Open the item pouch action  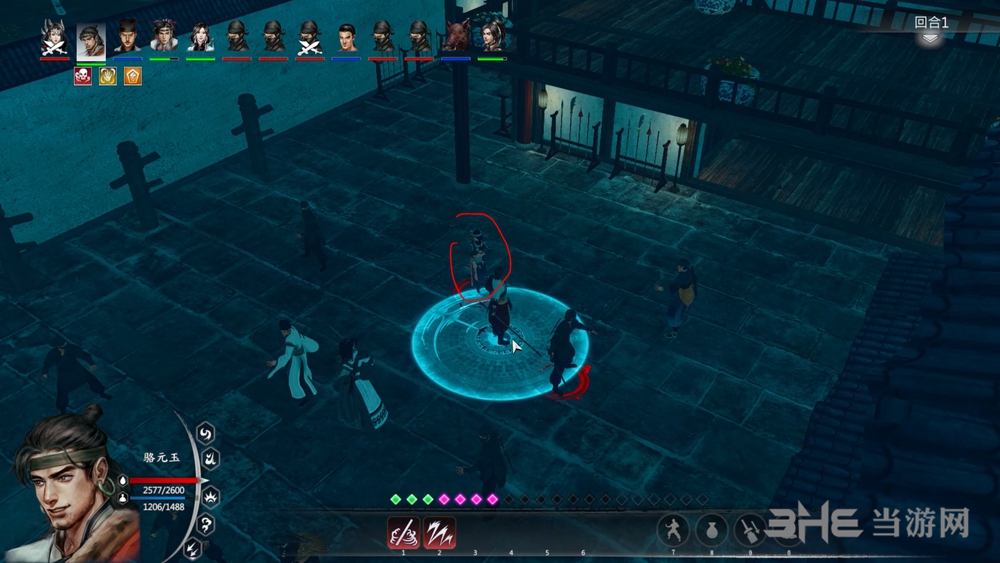(711, 529)
